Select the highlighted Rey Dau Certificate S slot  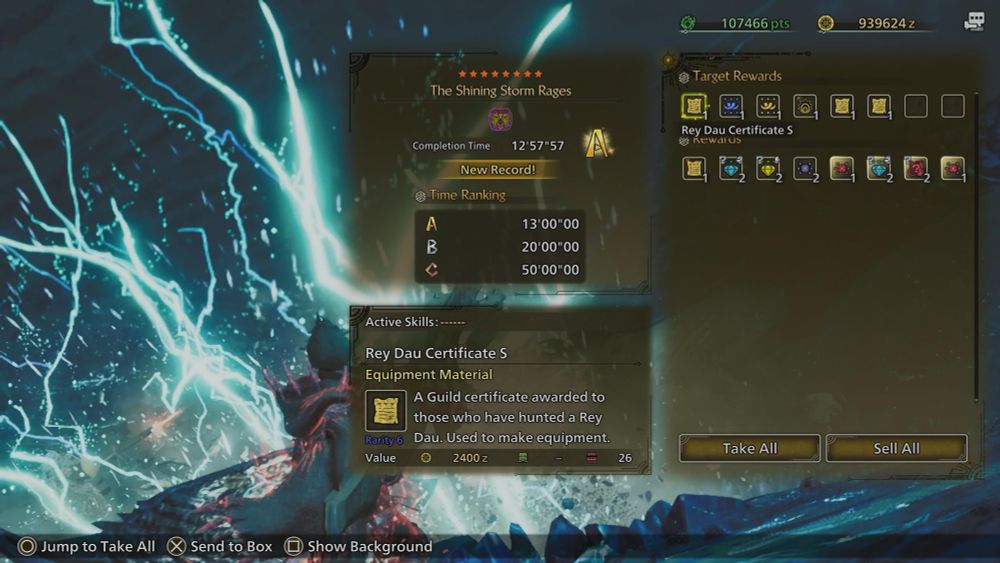coord(694,106)
